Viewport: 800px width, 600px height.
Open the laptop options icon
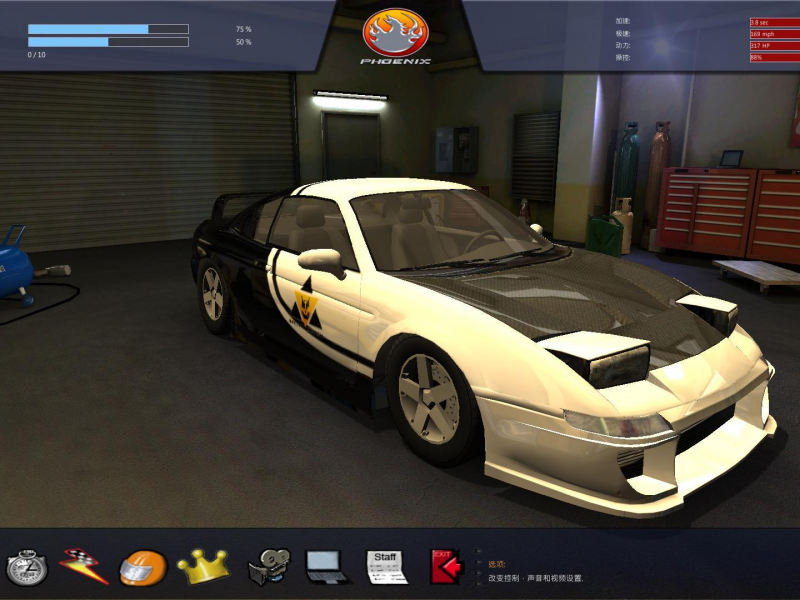327,567
